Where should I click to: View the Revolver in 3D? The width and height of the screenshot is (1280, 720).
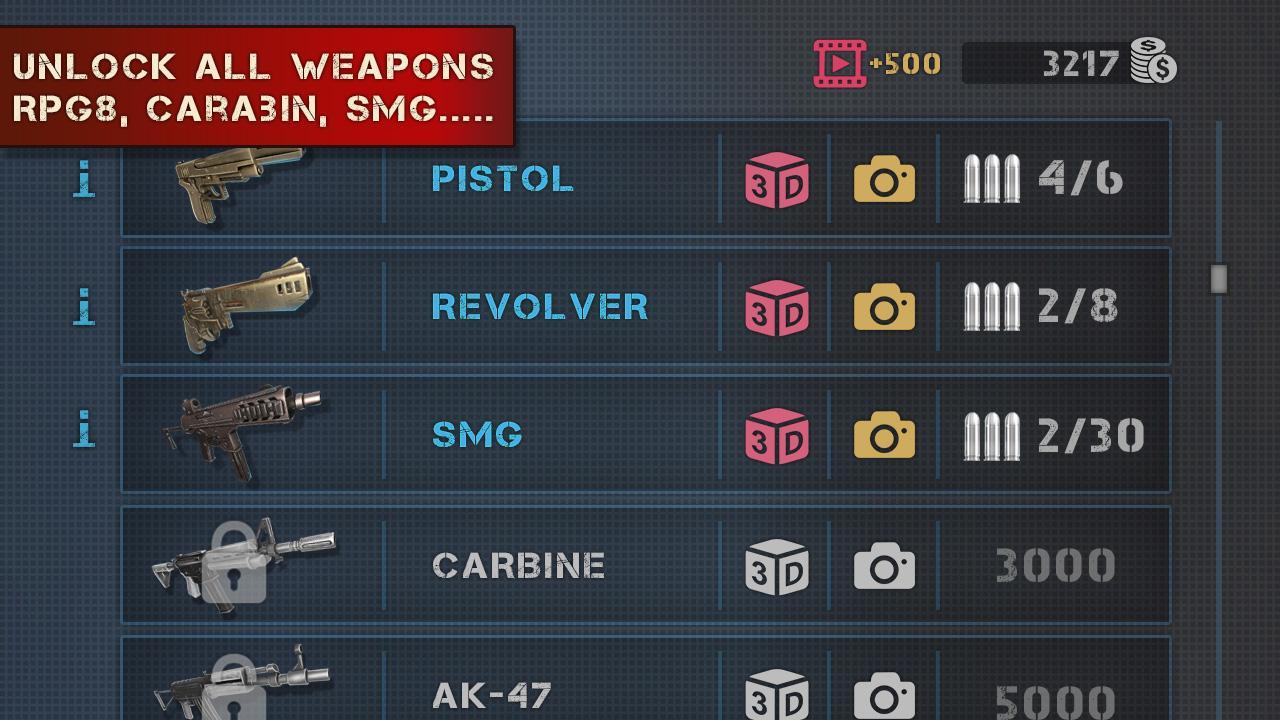coord(778,307)
